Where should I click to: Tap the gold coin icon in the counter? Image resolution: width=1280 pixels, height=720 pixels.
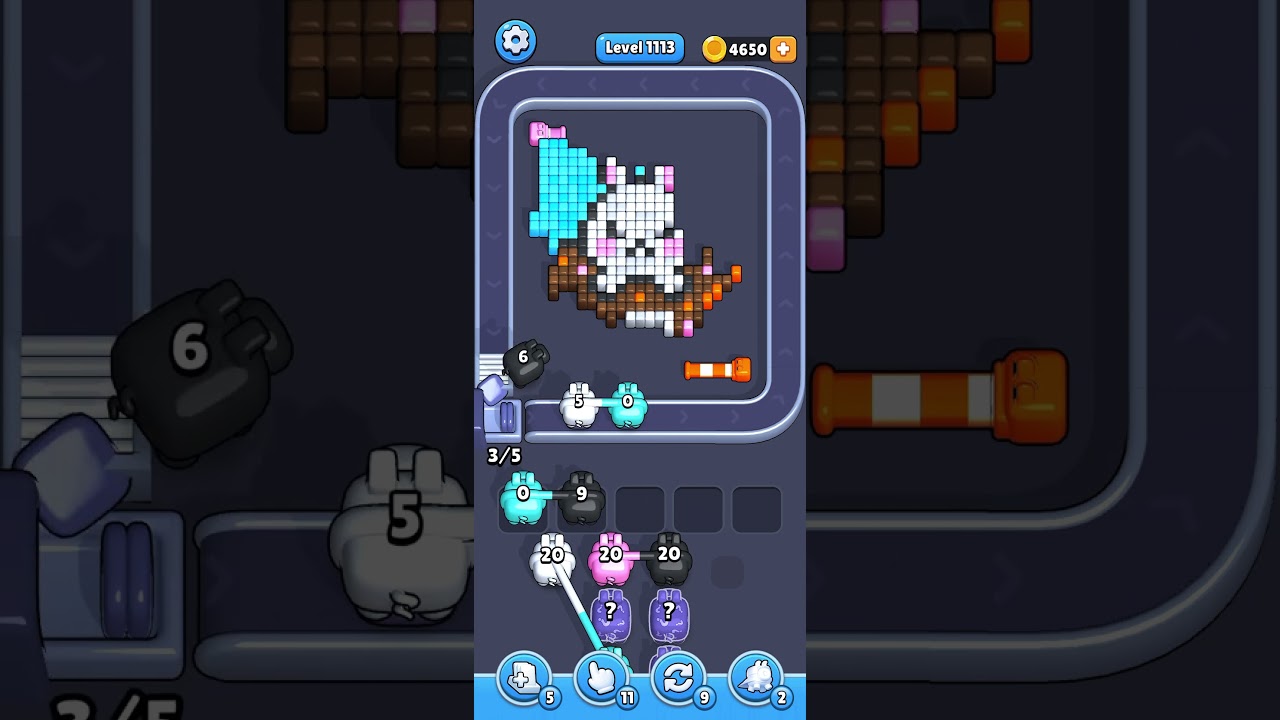pos(715,48)
